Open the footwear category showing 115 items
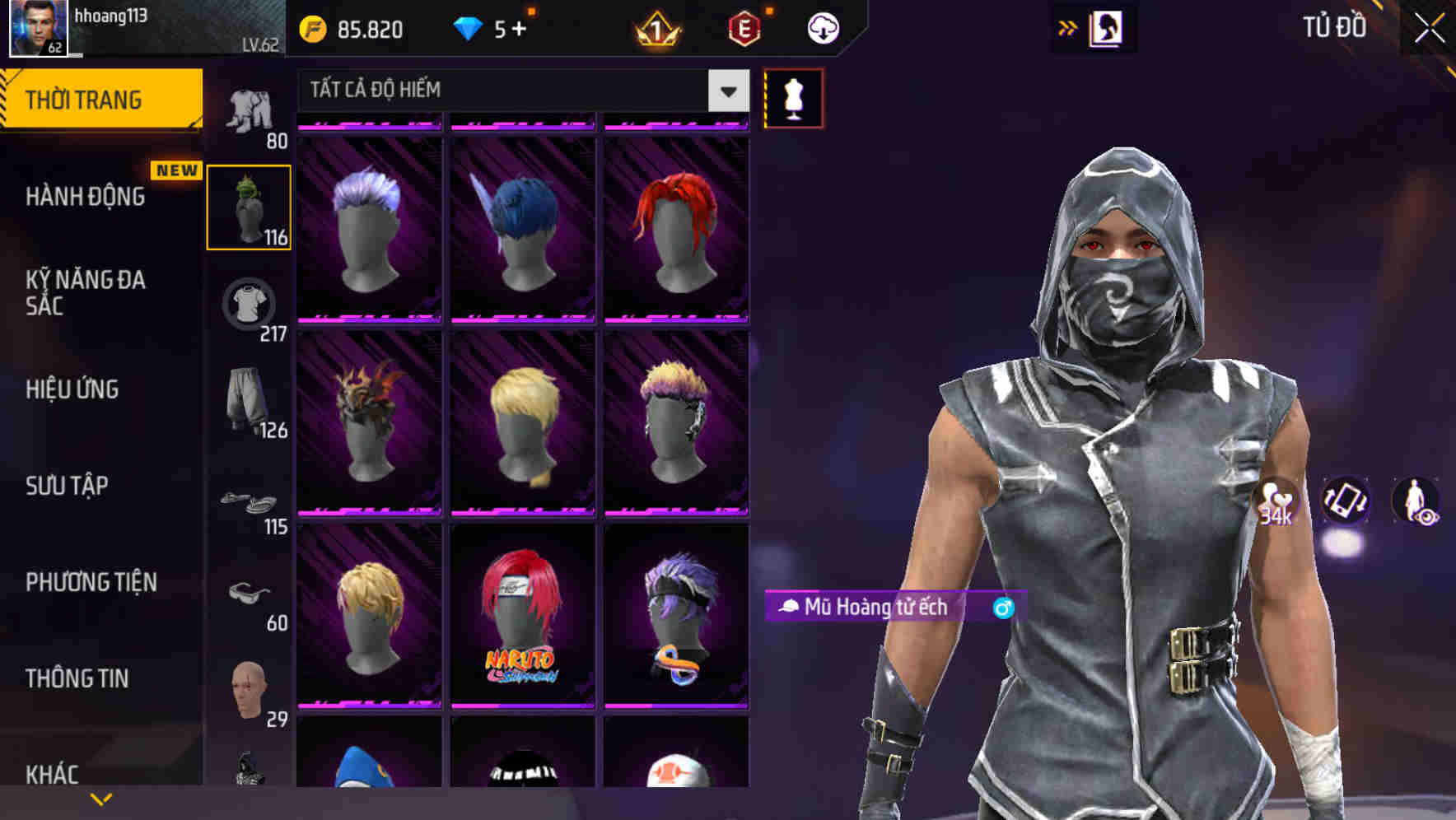Image resolution: width=1456 pixels, height=820 pixels. (x=249, y=504)
